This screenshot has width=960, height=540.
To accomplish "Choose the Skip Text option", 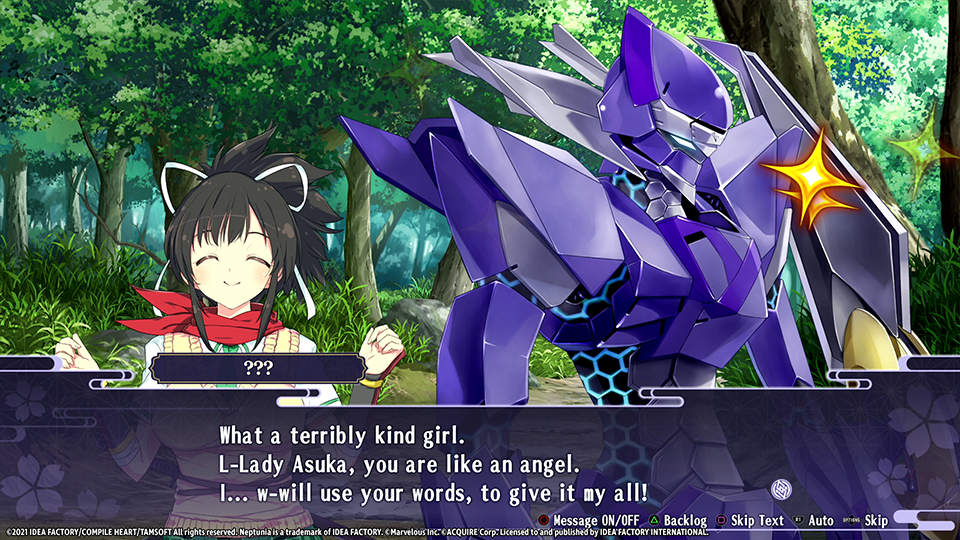I will point(750,520).
